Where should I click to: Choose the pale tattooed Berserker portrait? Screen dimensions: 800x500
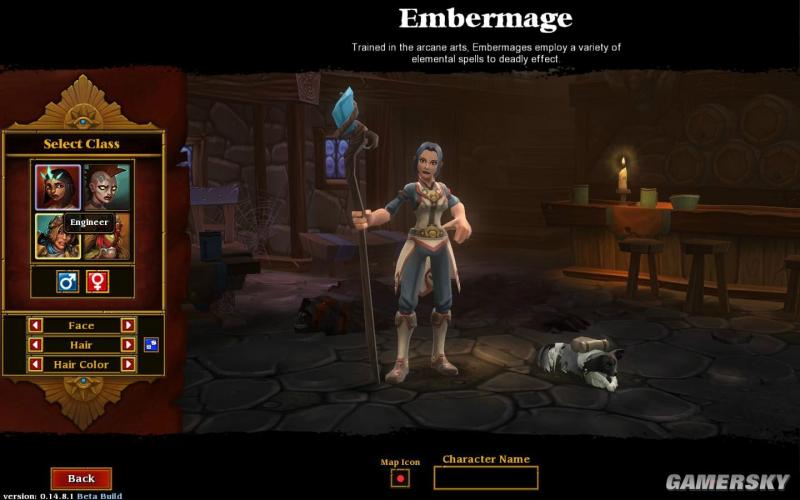pyautogui.click(x=107, y=187)
